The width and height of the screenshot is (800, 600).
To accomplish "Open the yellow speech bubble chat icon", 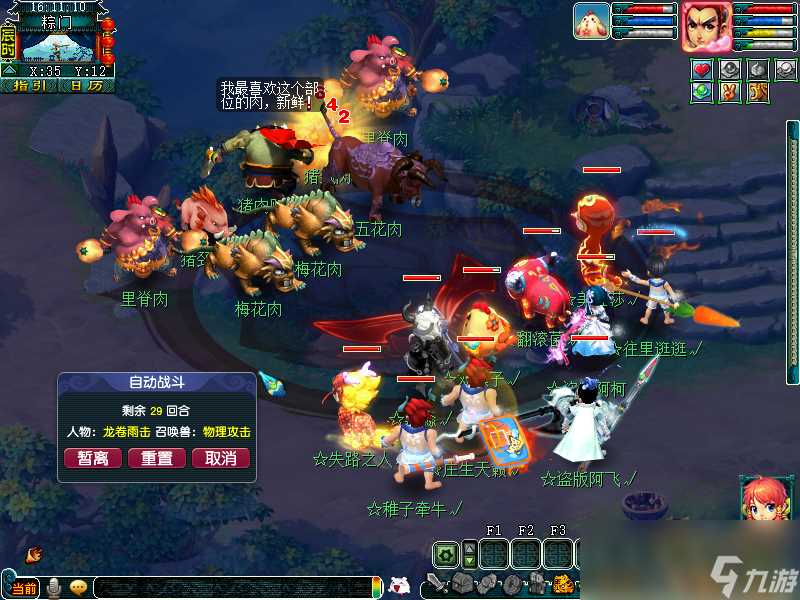I will [x=78, y=587].
